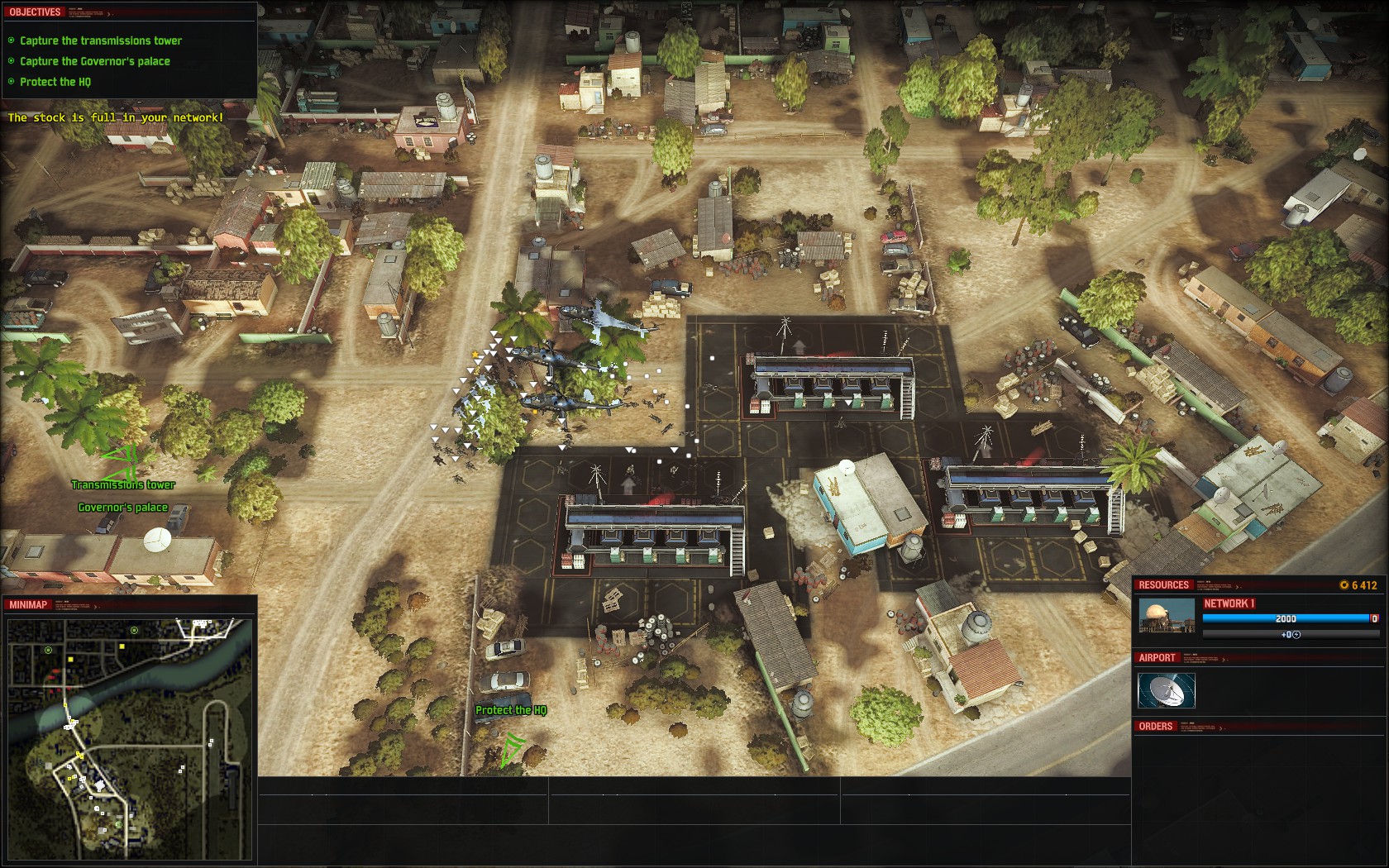Screen dimensions: 1389x868
Task: Select the 'Capture the Governor's palace' objective
Action: coord(94,61)
